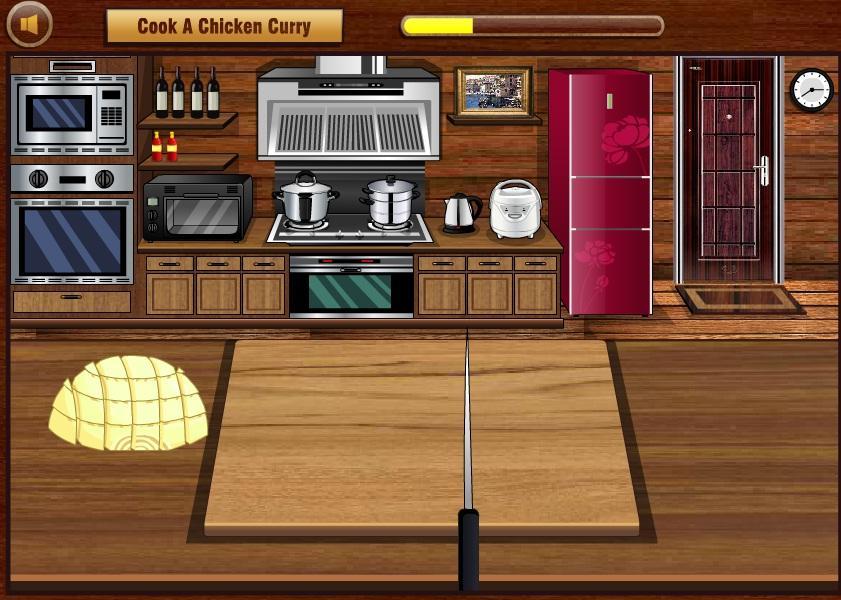This screenshot has width=841, height=600.
Task: Toggle the sound speaker button
Action: [29, 24]
